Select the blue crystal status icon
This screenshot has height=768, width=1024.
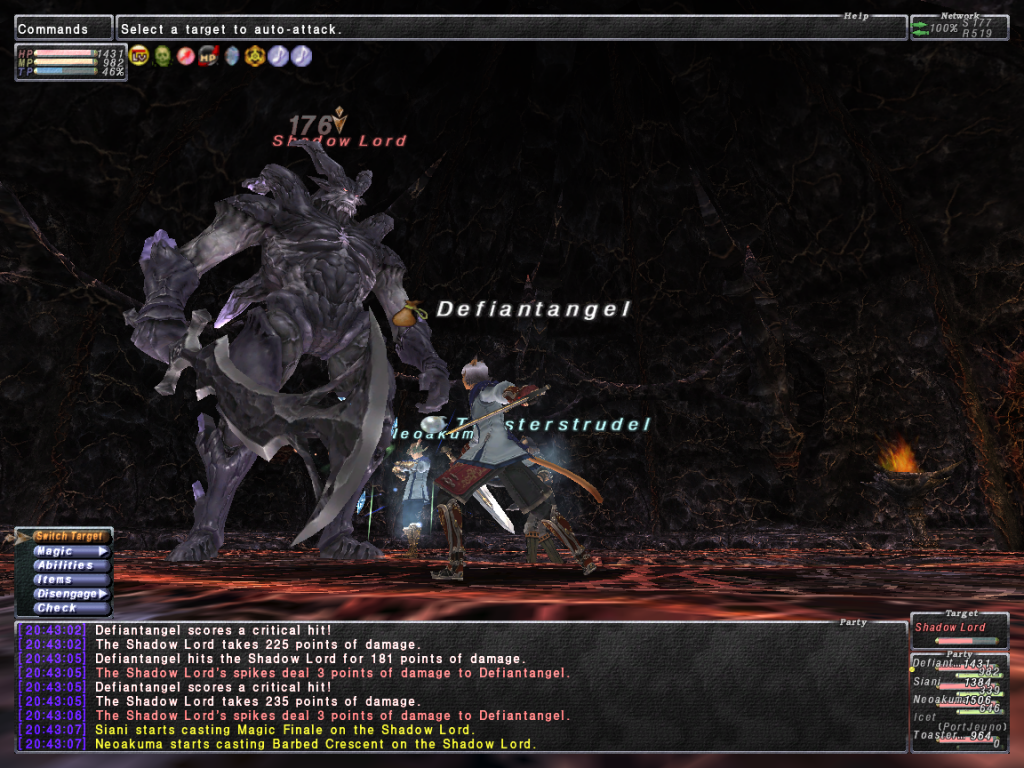[232, 56]
